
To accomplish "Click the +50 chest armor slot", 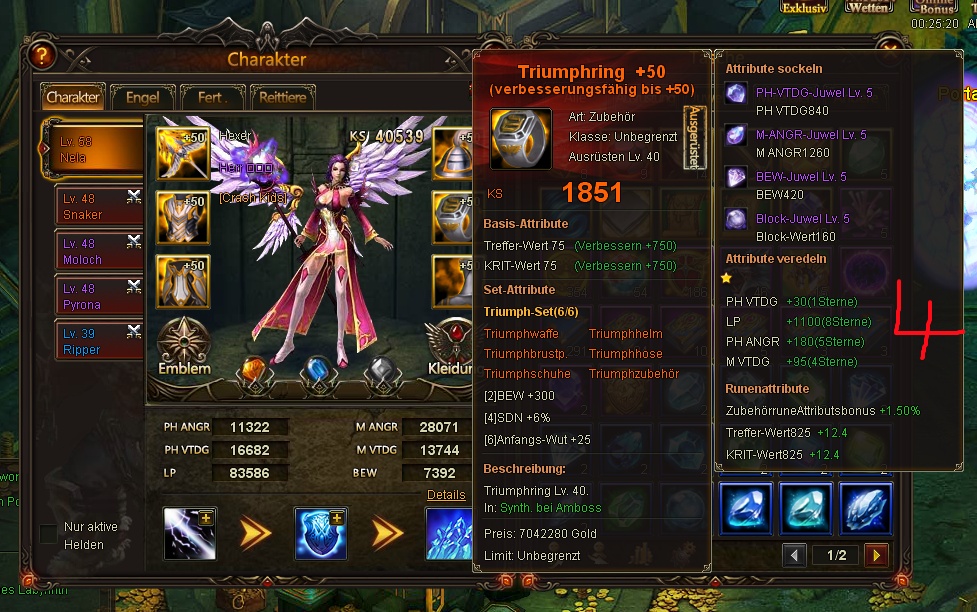I will [x=183, y=217].
